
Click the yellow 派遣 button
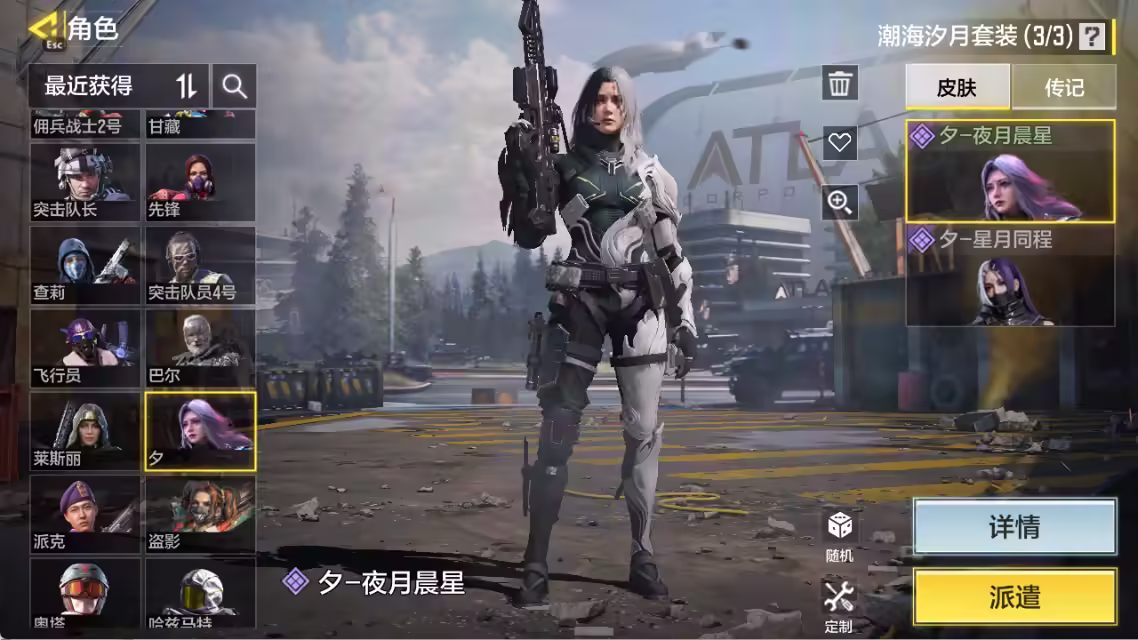[1014, 597]
